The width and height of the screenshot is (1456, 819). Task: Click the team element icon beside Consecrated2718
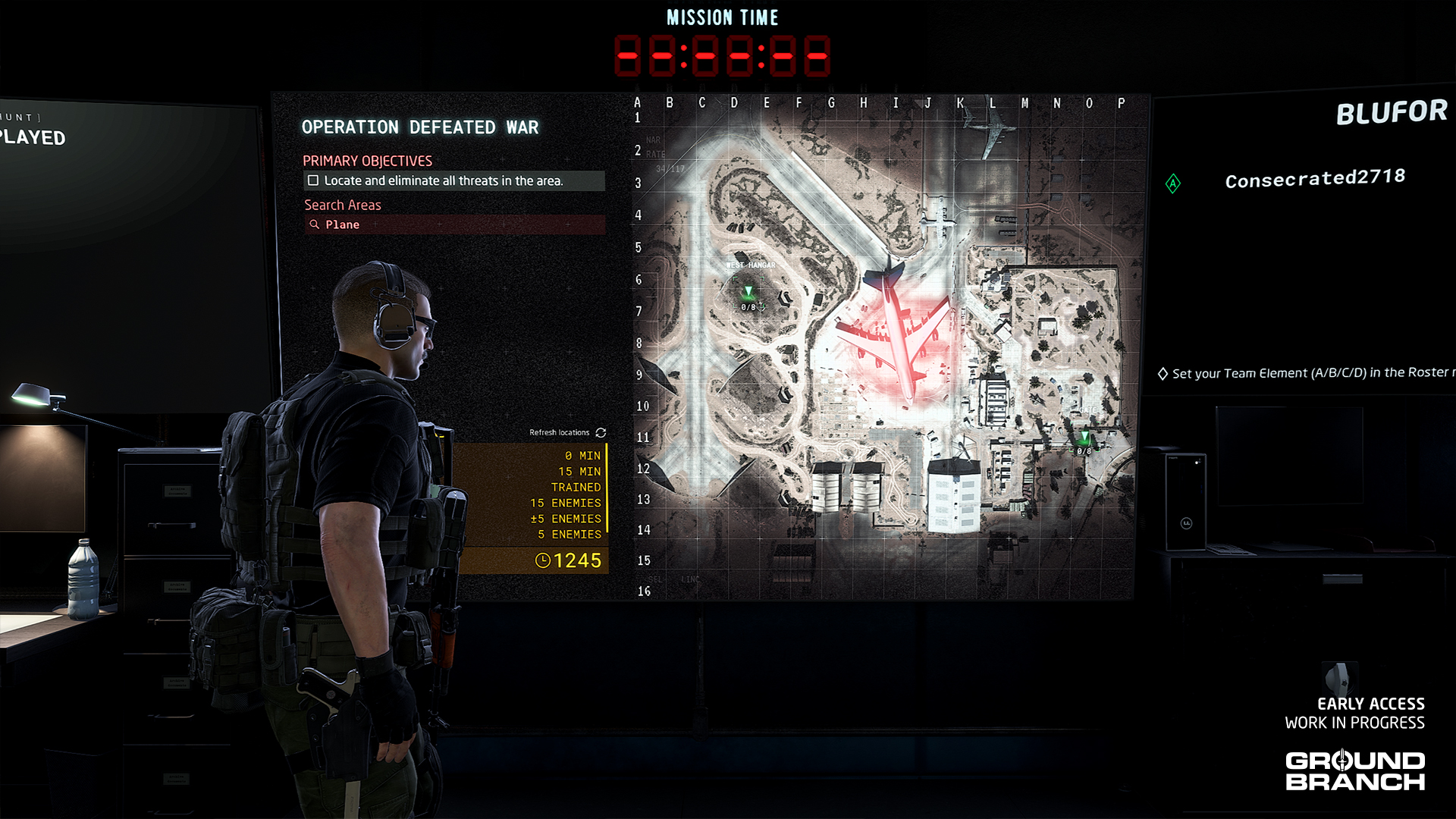pos(1173,184)
